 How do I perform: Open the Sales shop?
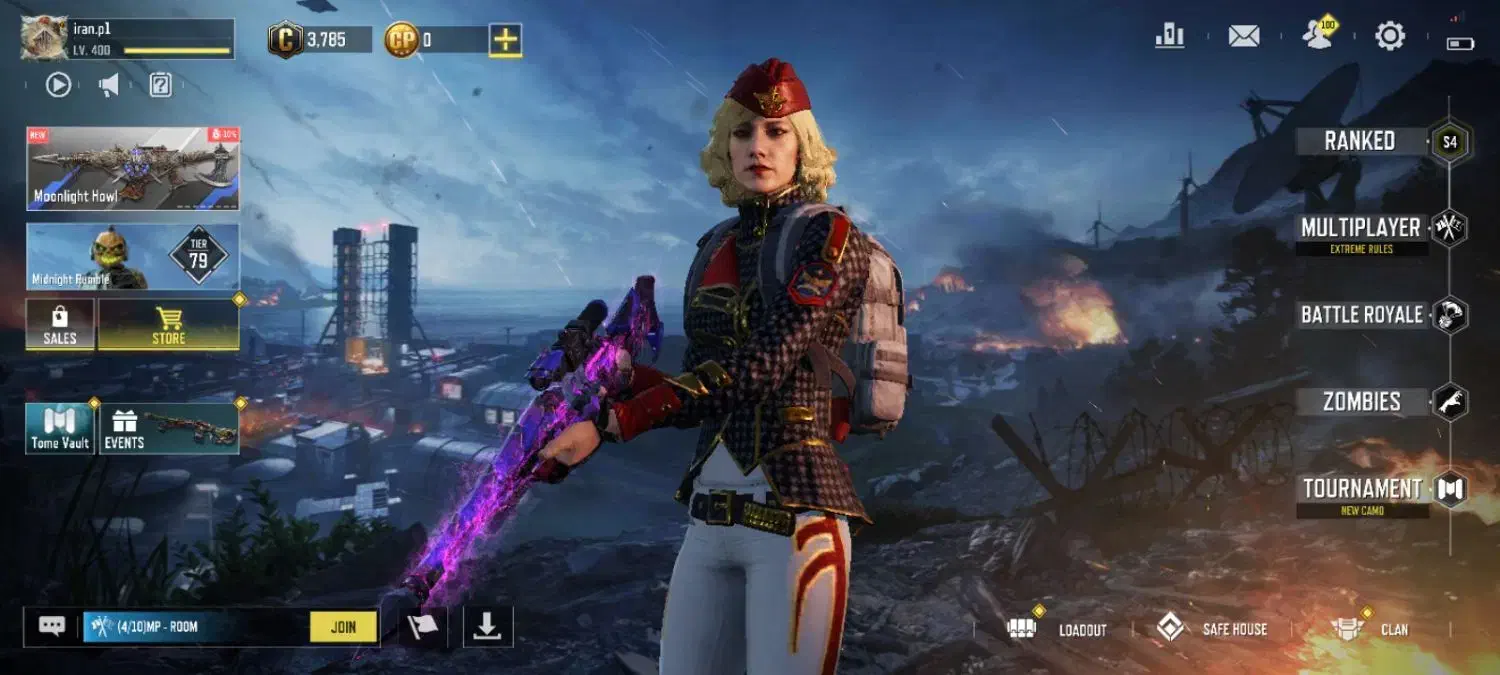(60, 325)
